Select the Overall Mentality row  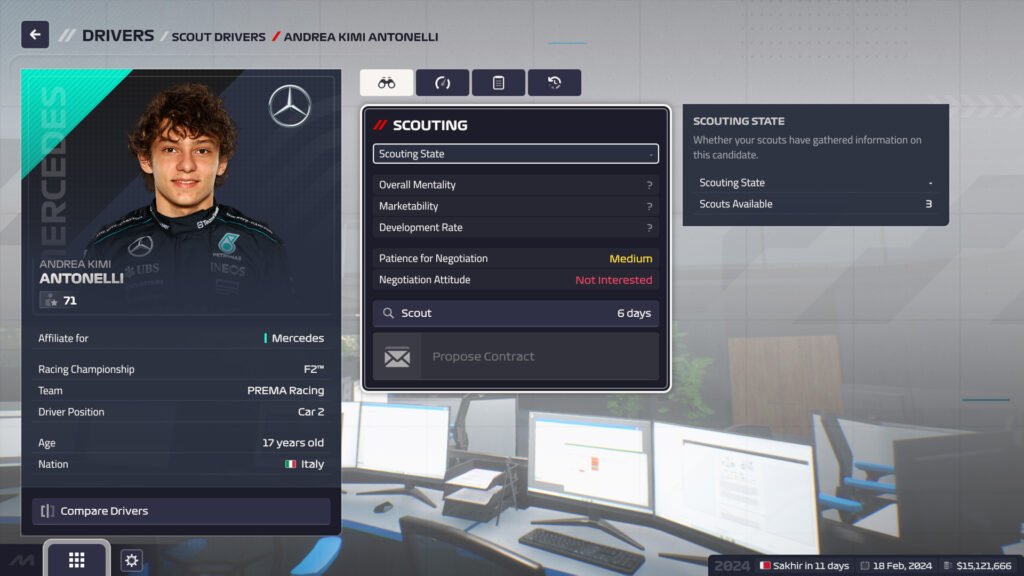[515, 185]
